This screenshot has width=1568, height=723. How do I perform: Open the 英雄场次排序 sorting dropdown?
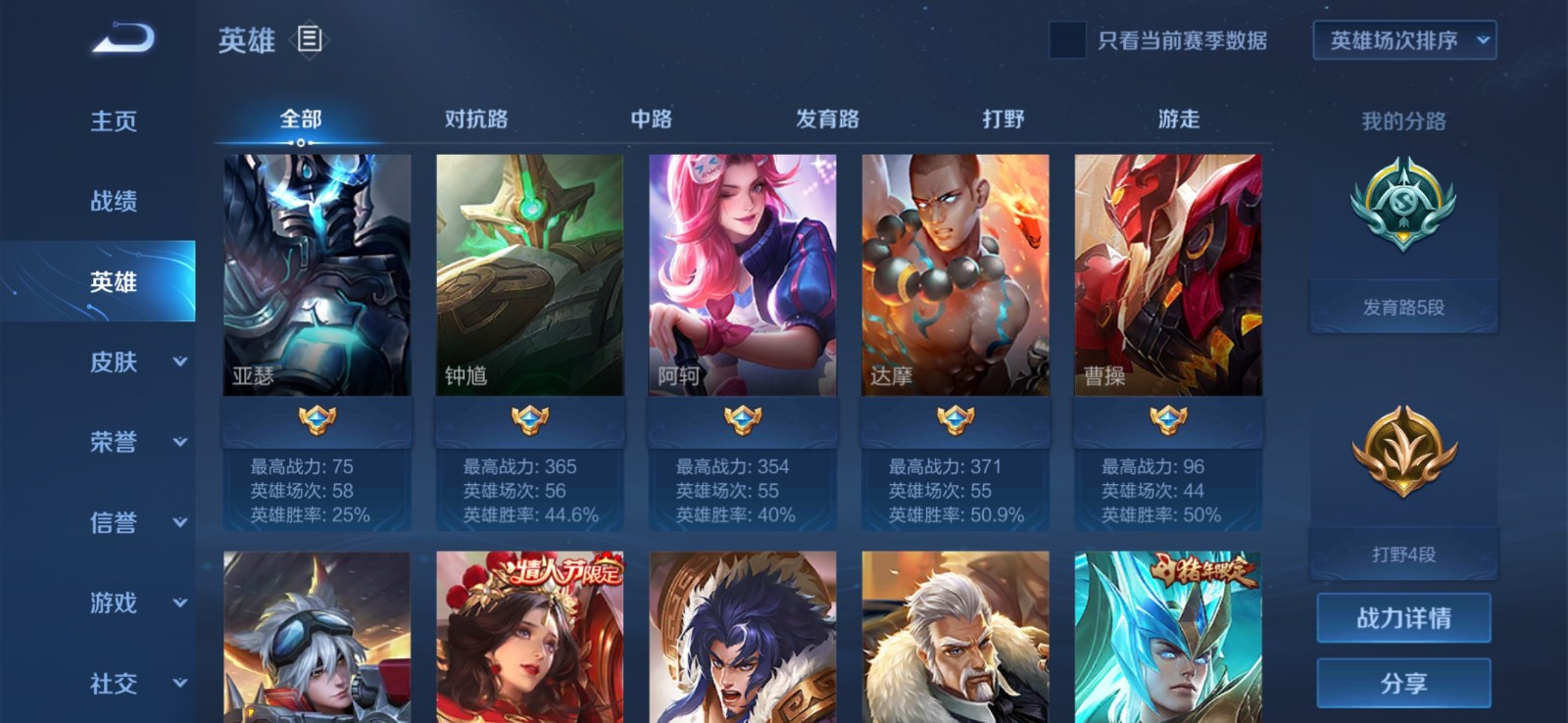pyautogui.click(x=1405, y=41)
